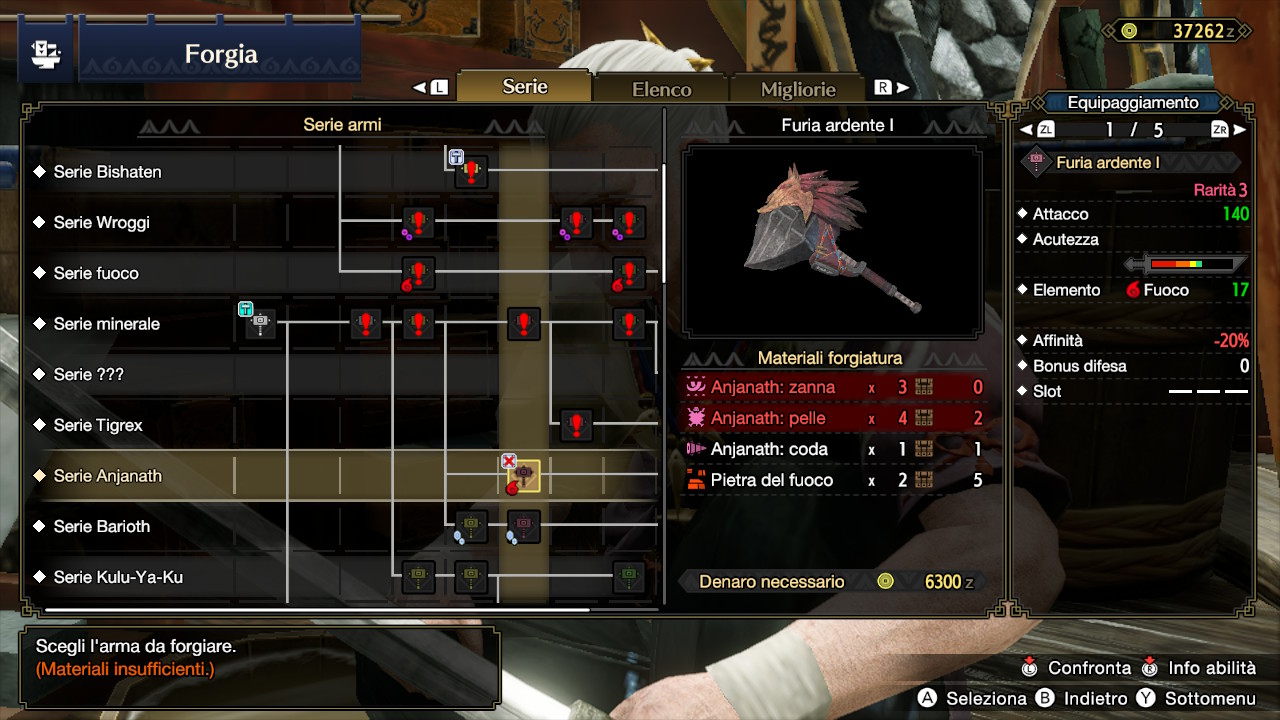Select the Serie Anjanath row
The height and width of the screenshot is (720, 1280).
point(107,476)
